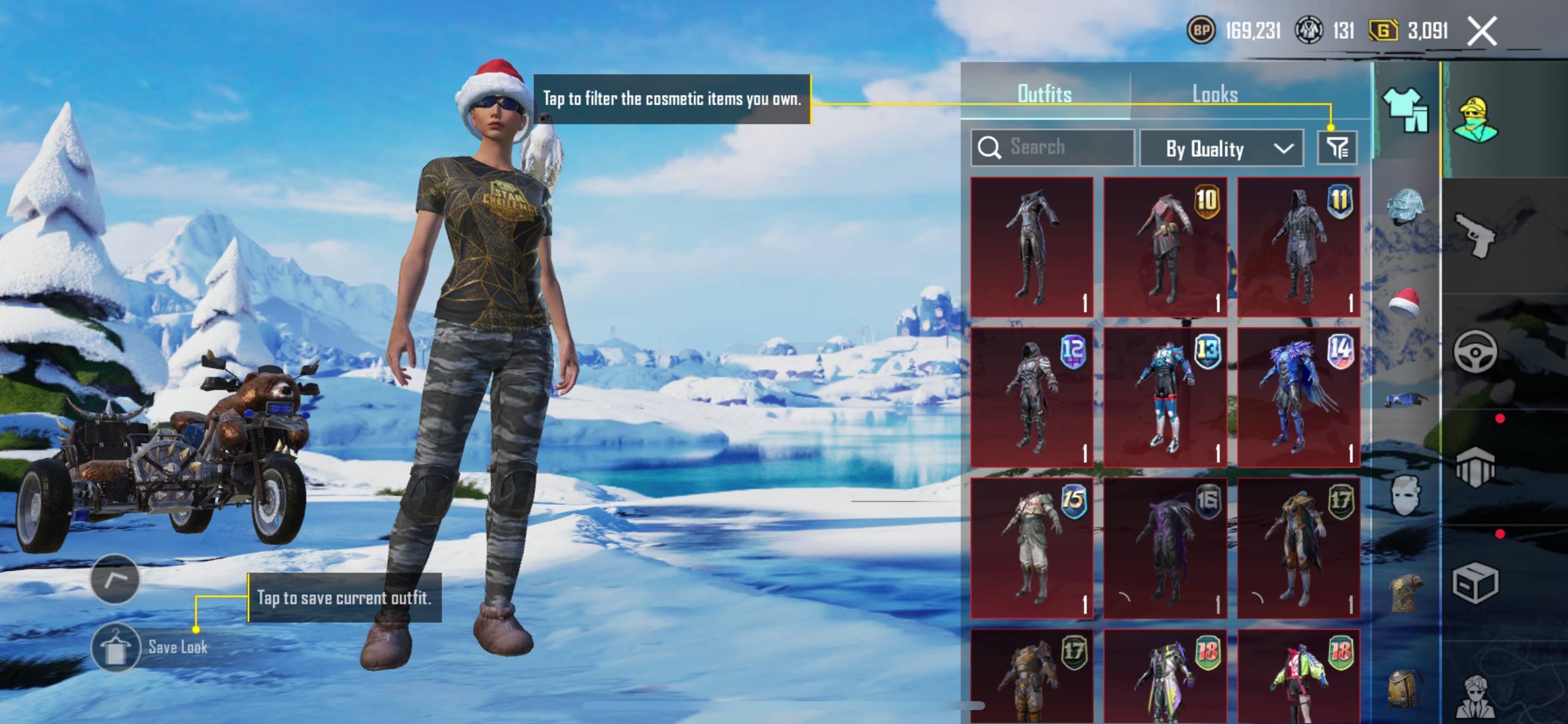Open the steering wheel vehicle section
The image size is (1568, 724).
pyautogui.click(x=1475, y=351)
